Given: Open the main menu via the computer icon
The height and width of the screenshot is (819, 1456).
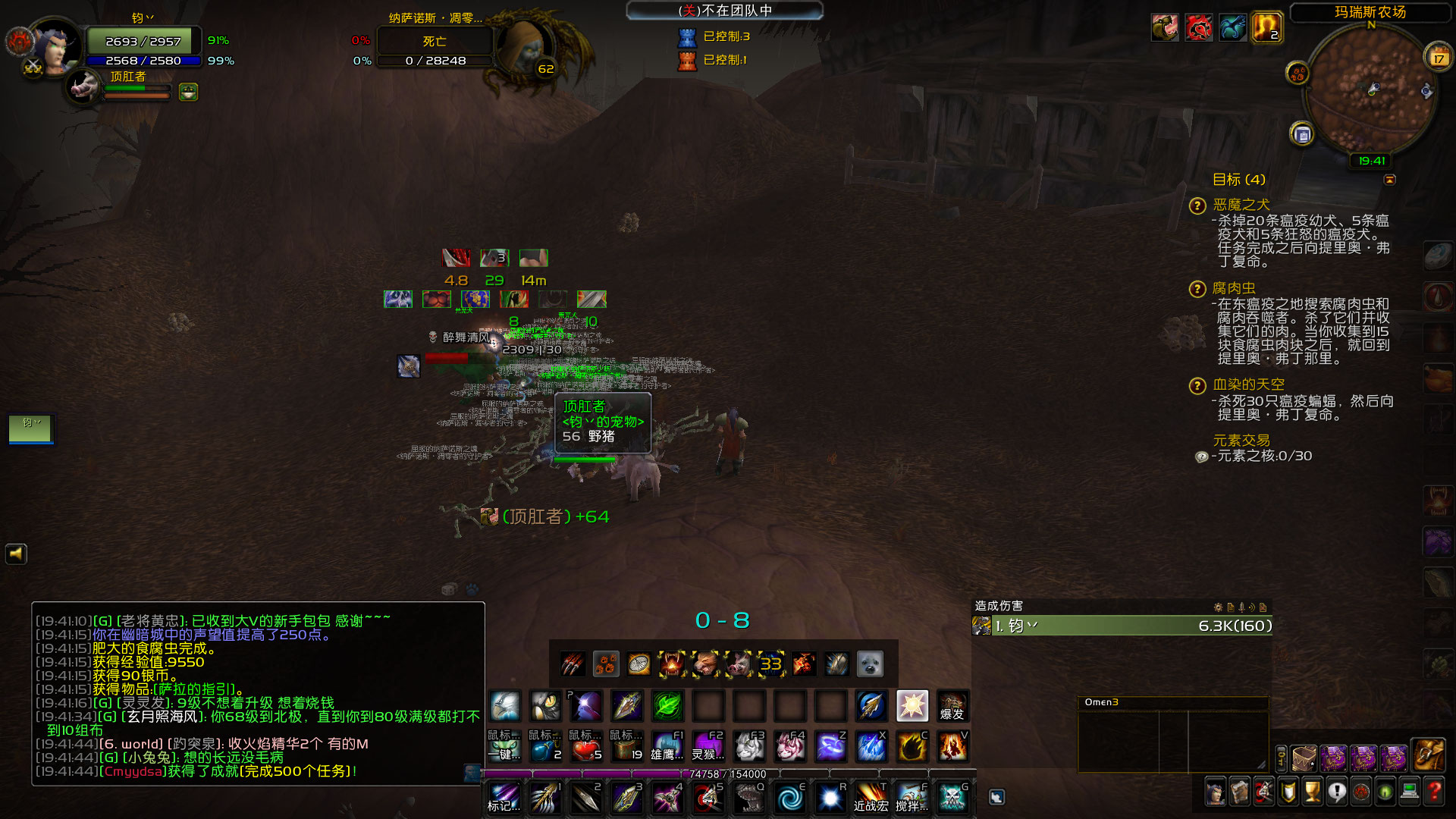Looking at the screenshot, I should (1409, 792).
